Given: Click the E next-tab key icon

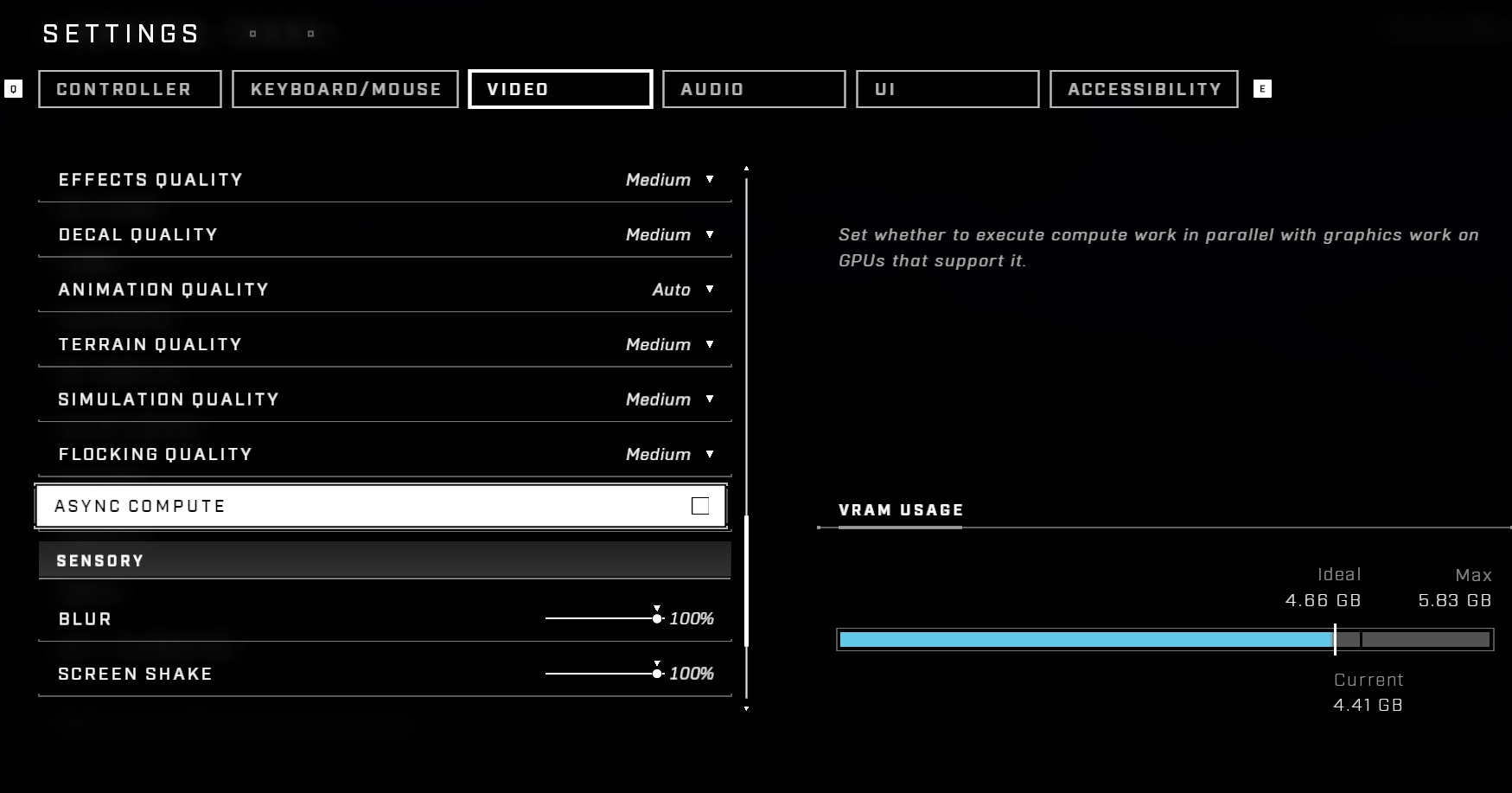Looking at the screenshot, I should point(1262,89).
